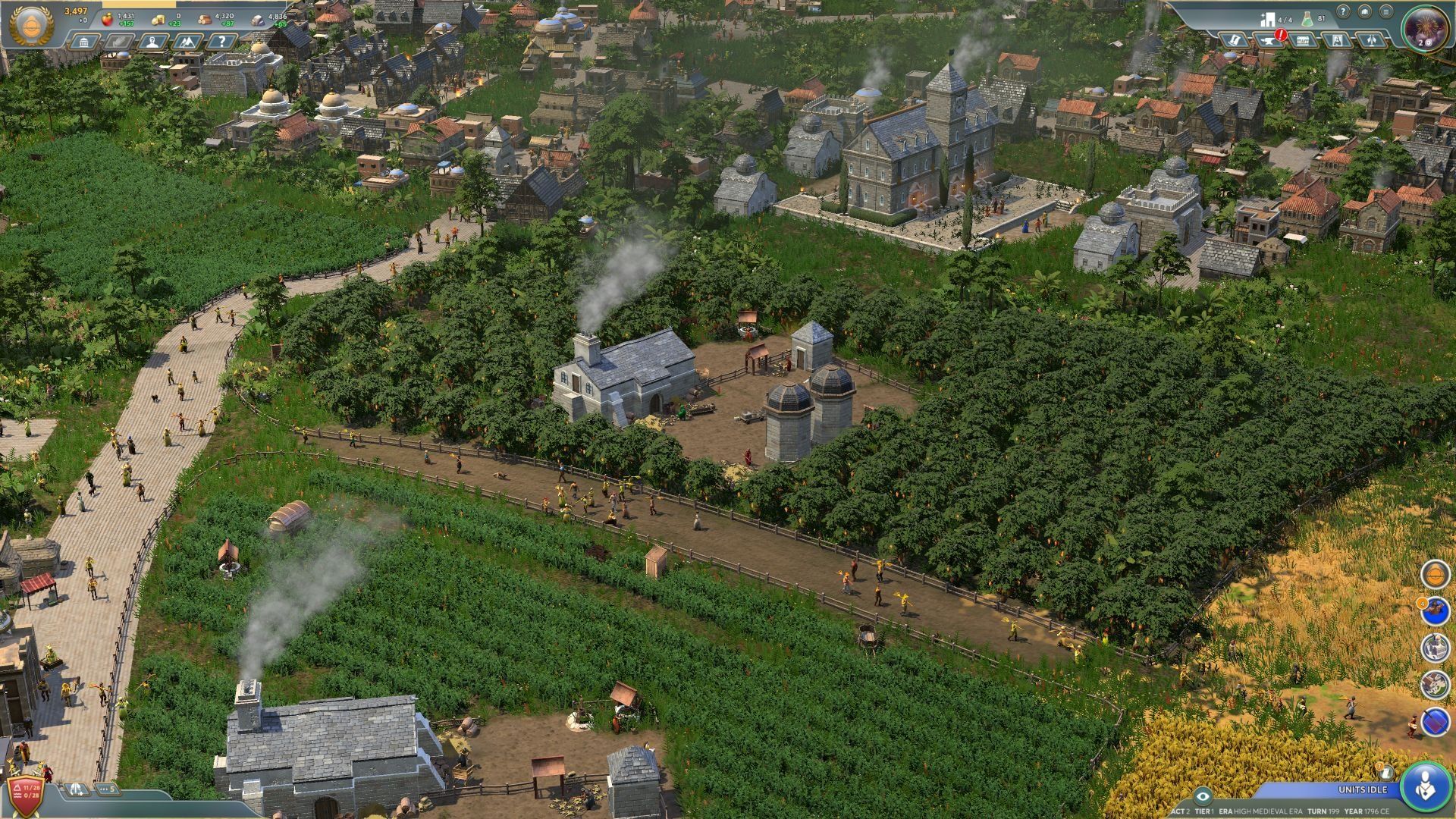
Task: Open the anvil panel with red alert
Action: [1269, 39]
